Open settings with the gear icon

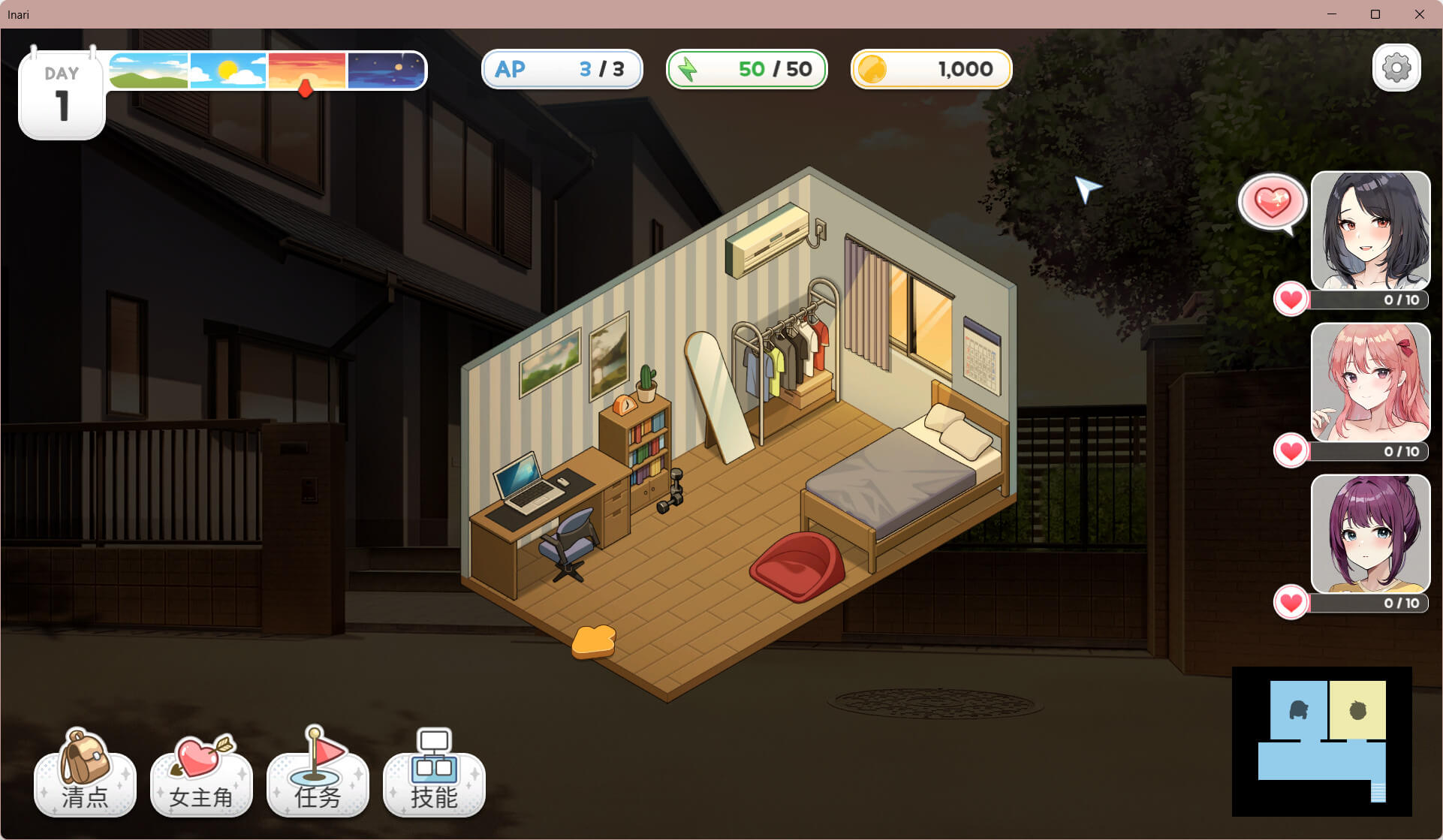coord(1396,68)
